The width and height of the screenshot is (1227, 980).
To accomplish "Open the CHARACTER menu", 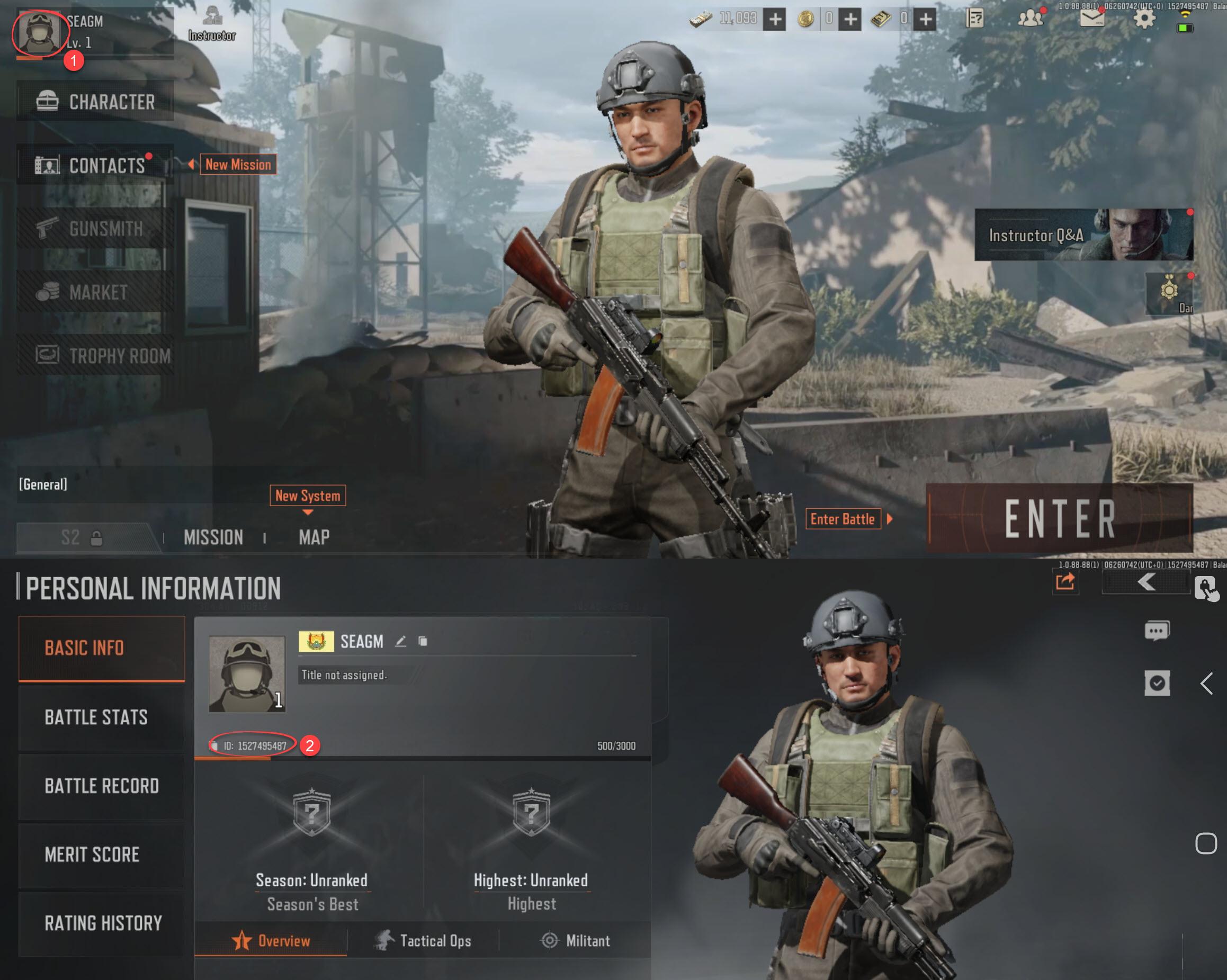I will click(x=95, y=101).
